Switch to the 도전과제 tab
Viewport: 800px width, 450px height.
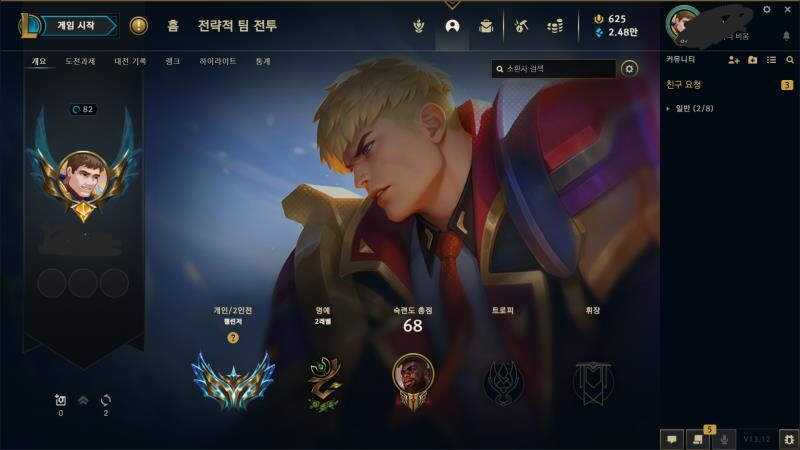coord(80,61)
